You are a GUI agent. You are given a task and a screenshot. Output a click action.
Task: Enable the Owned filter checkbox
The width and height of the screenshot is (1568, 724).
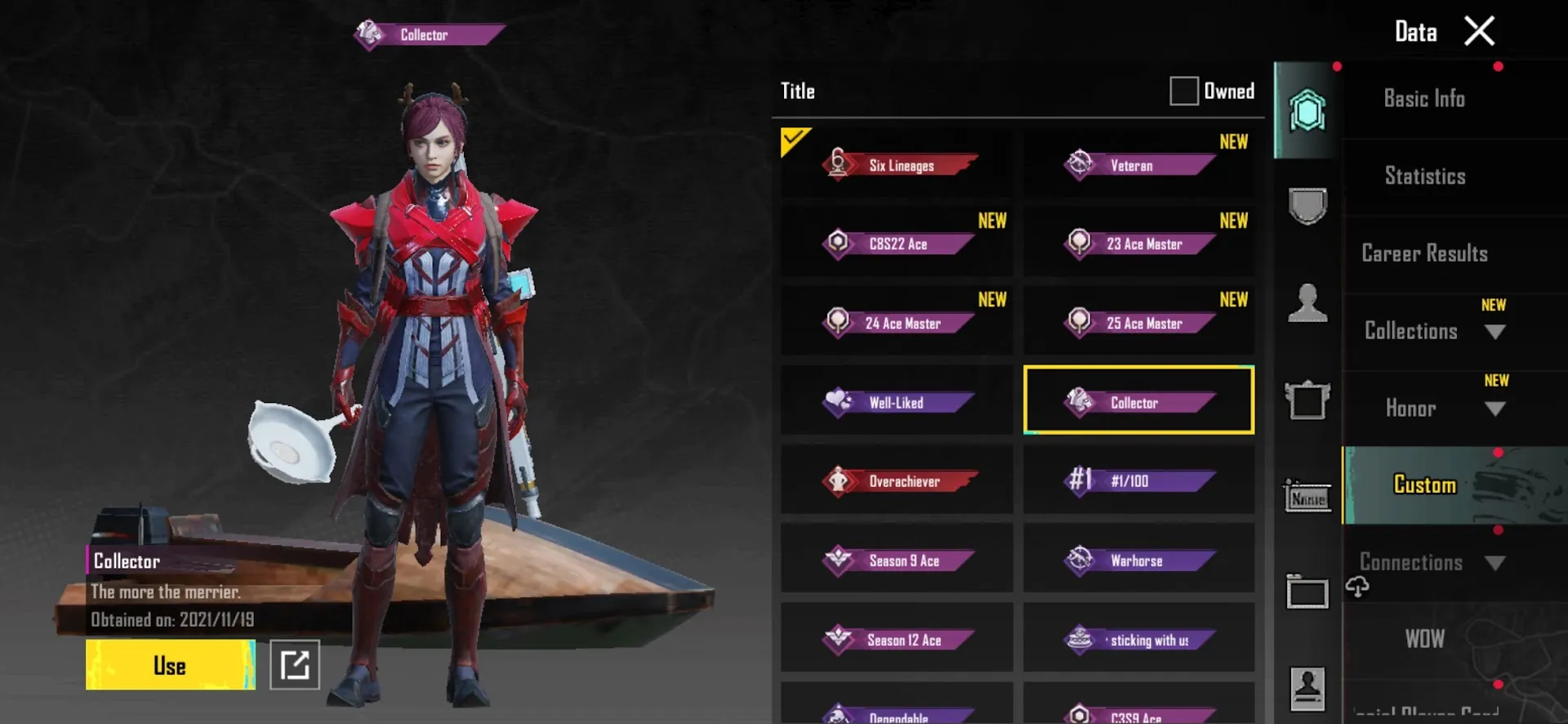click(x=1183, y=91)
